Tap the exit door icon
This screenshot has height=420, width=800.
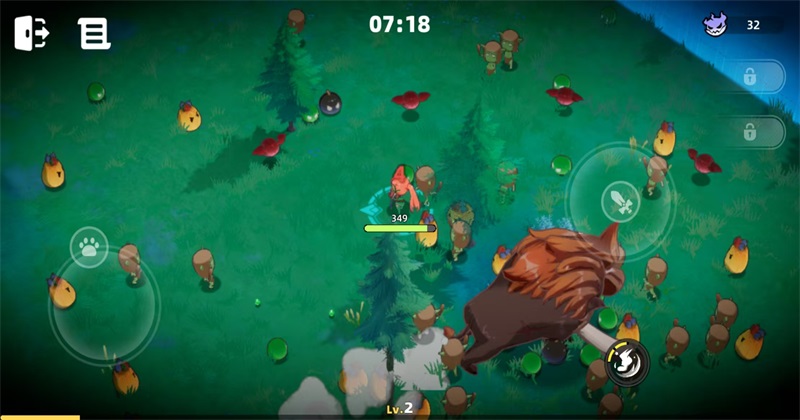tap(32, 33)
